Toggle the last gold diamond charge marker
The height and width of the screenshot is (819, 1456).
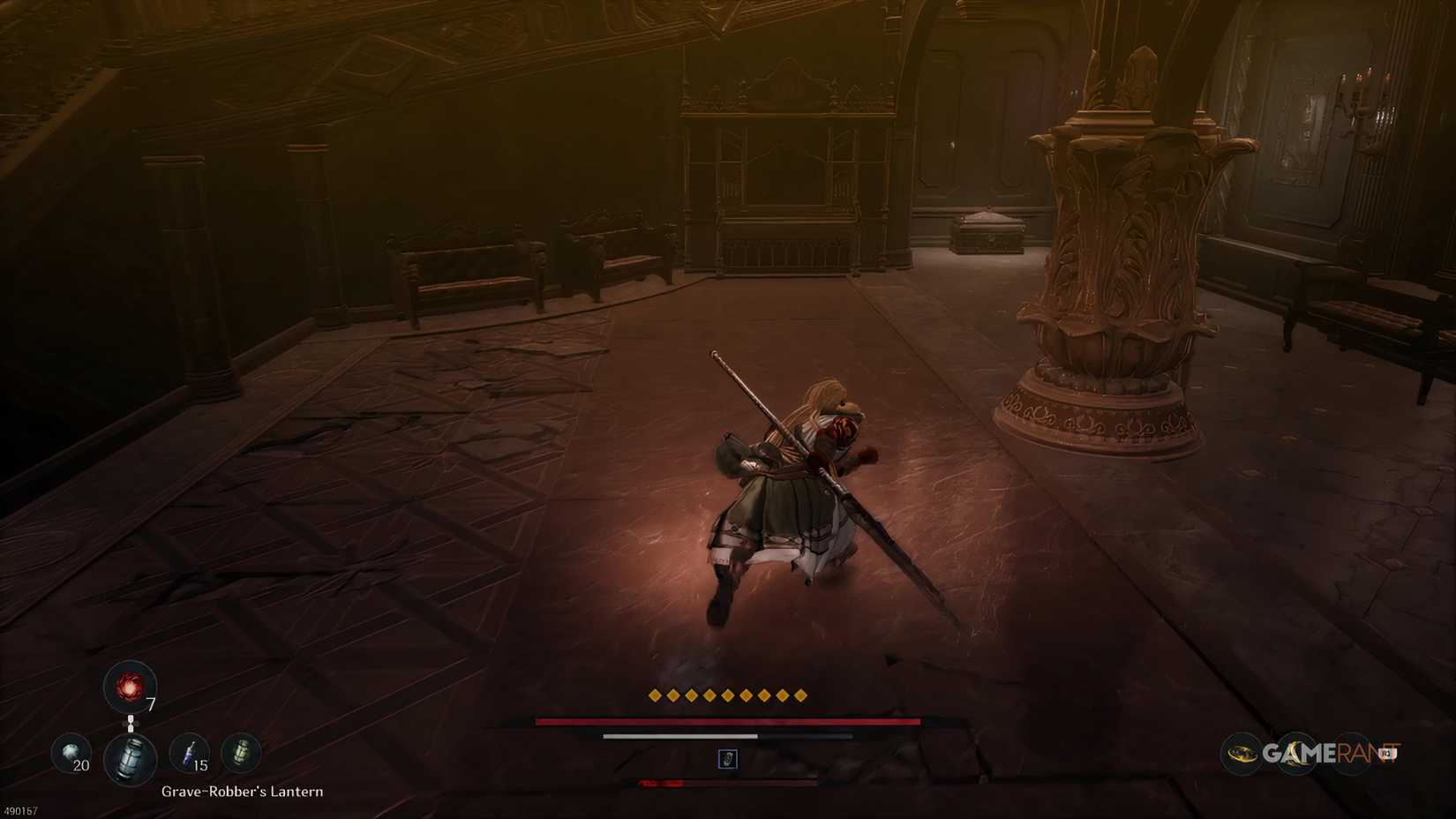pos(801,695)
